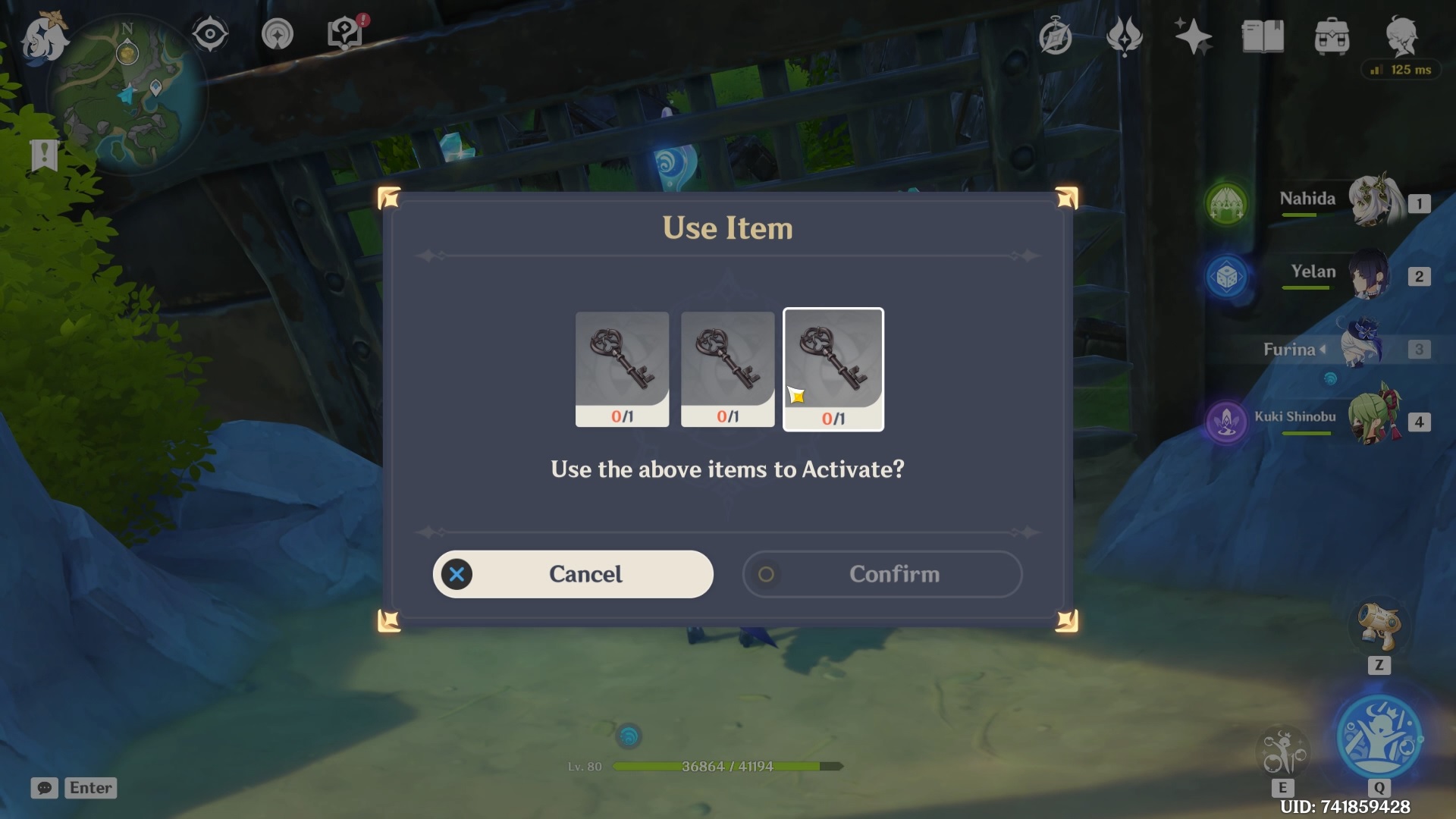
Task: Use Furina's Elemental Skill
Action: (1283, 752)
